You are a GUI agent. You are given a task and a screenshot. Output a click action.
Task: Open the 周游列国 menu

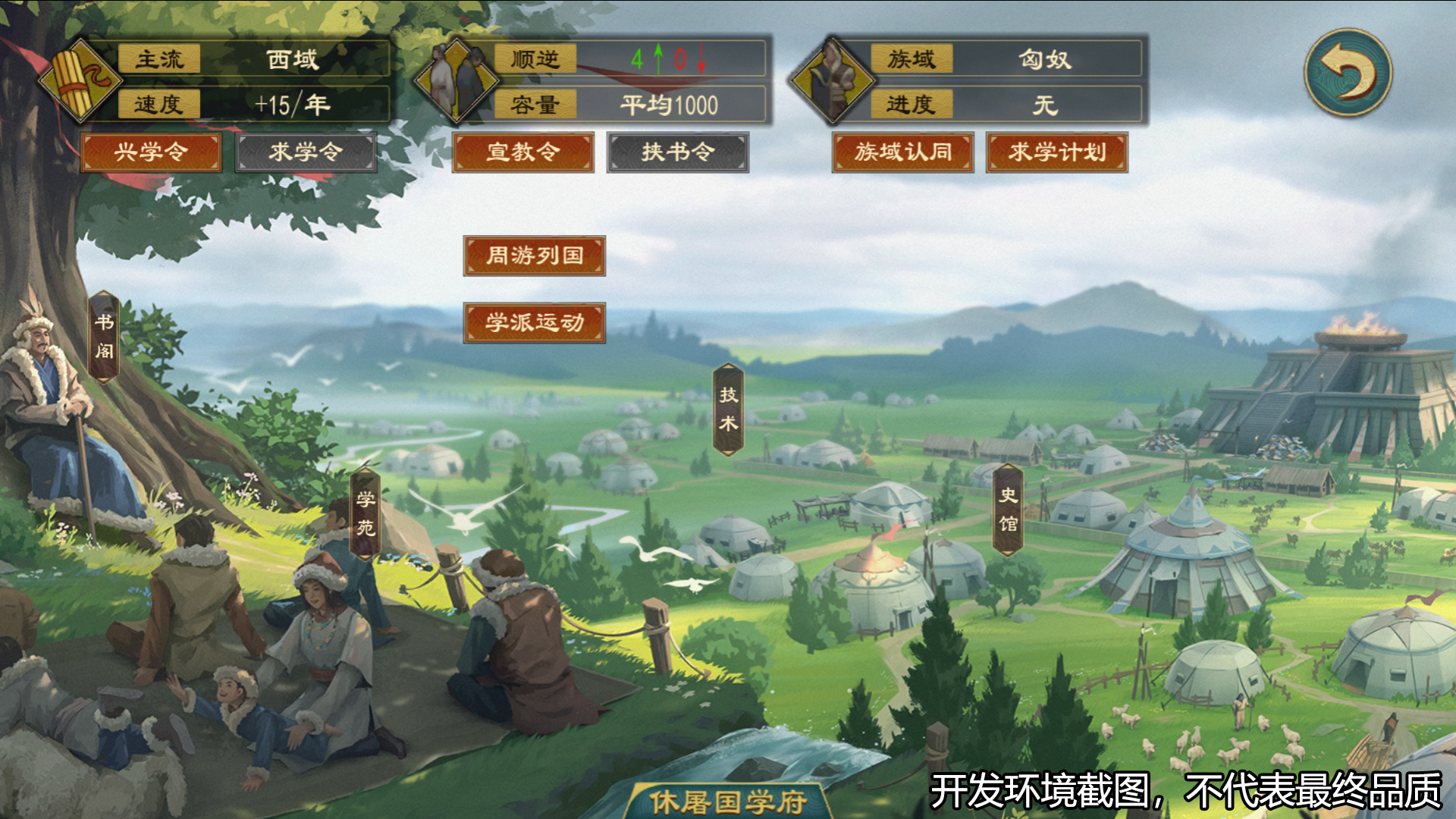[x=533, y=256]
